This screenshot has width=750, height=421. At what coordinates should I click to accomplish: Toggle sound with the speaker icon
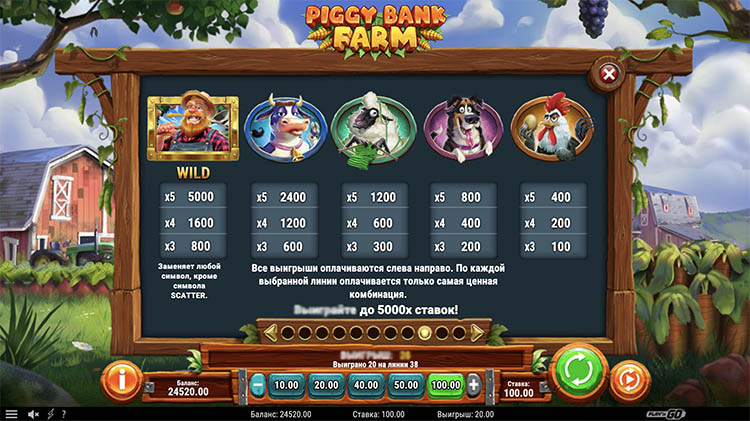point(33,413)
